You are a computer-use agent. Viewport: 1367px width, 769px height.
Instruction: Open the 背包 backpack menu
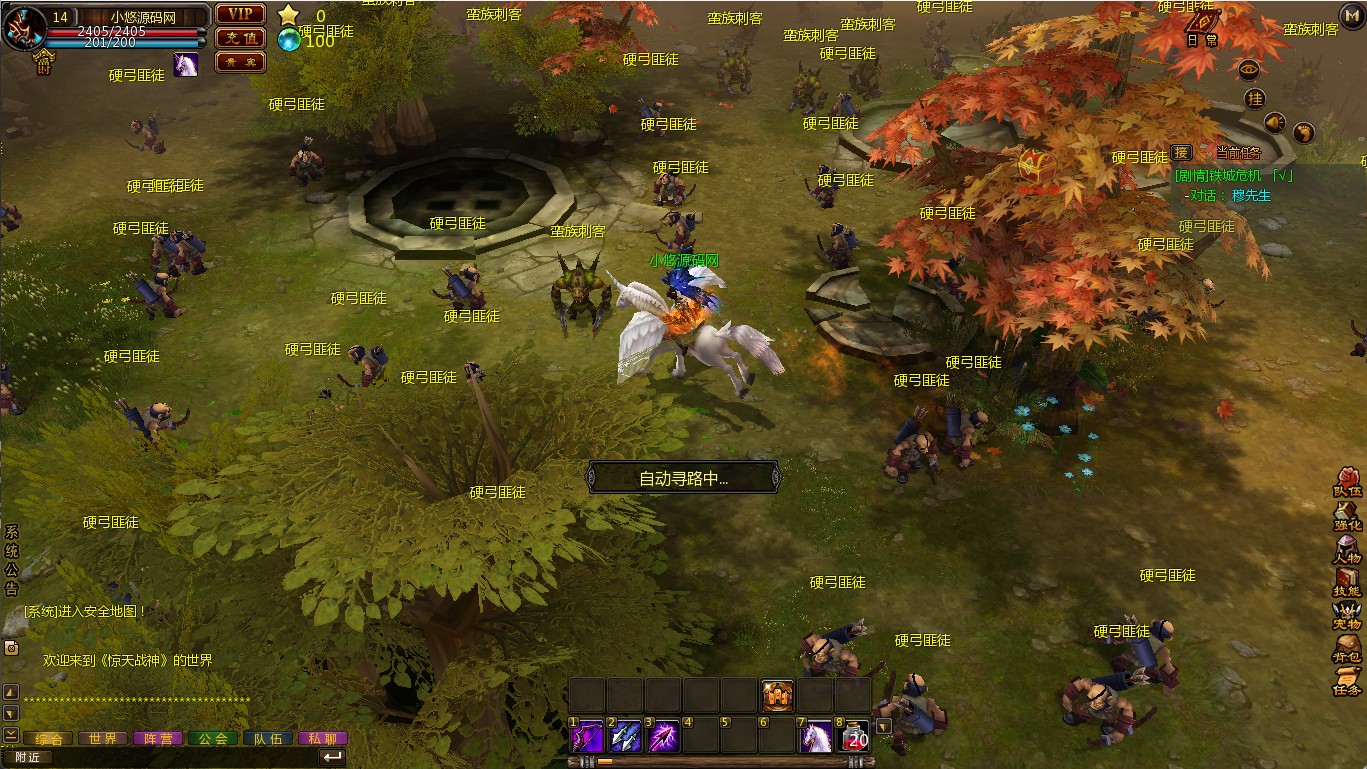[x=1347, y=648]
